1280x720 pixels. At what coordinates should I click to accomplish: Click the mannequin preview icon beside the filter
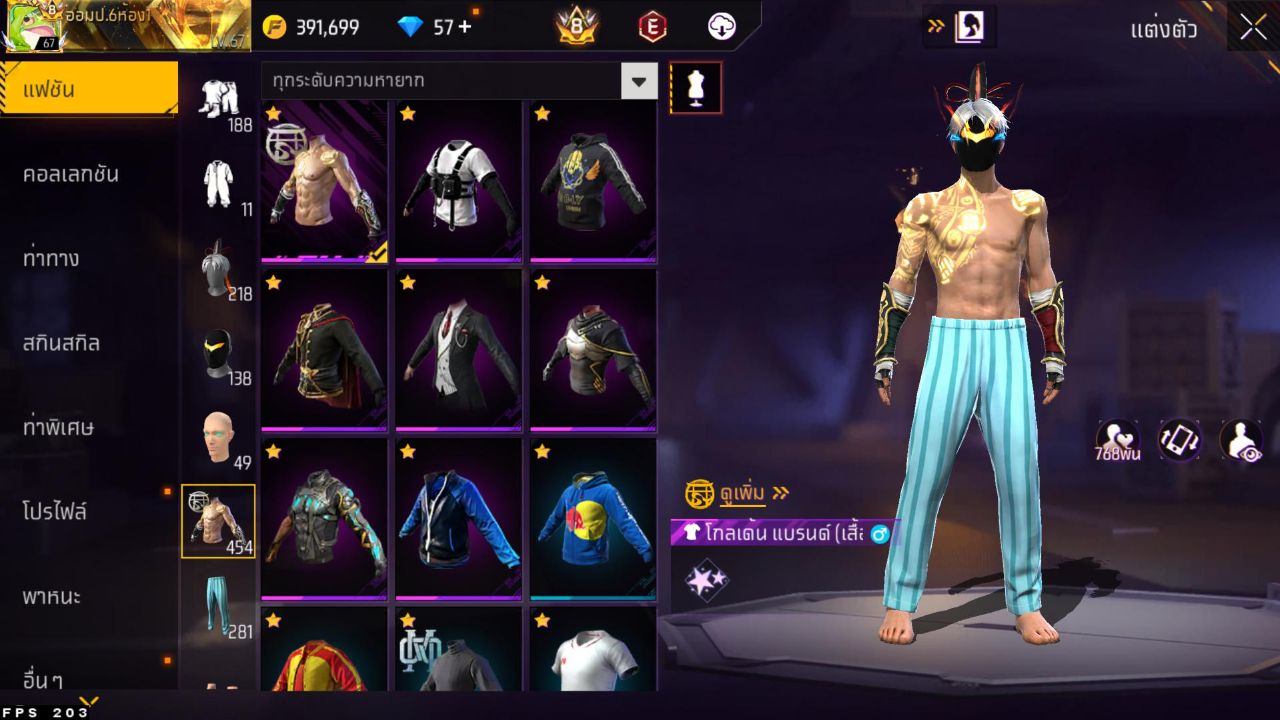695,87
